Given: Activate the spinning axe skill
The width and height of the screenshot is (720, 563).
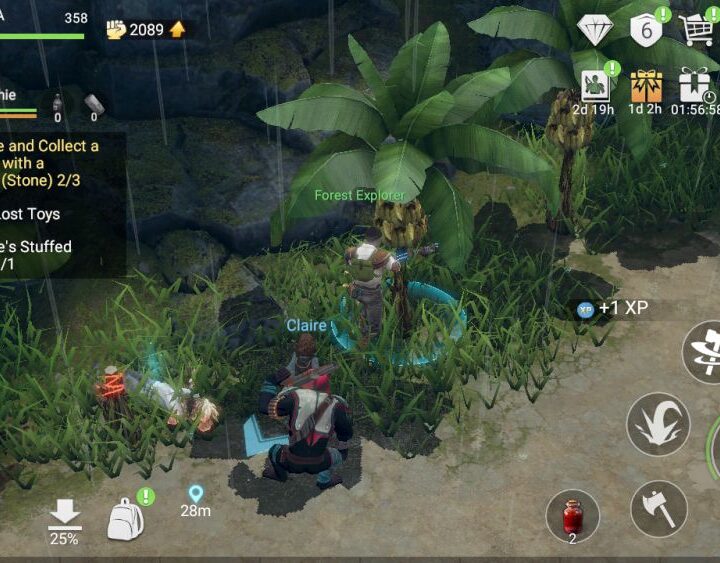Looking at the screenshot, I should [x=706, y=350].
